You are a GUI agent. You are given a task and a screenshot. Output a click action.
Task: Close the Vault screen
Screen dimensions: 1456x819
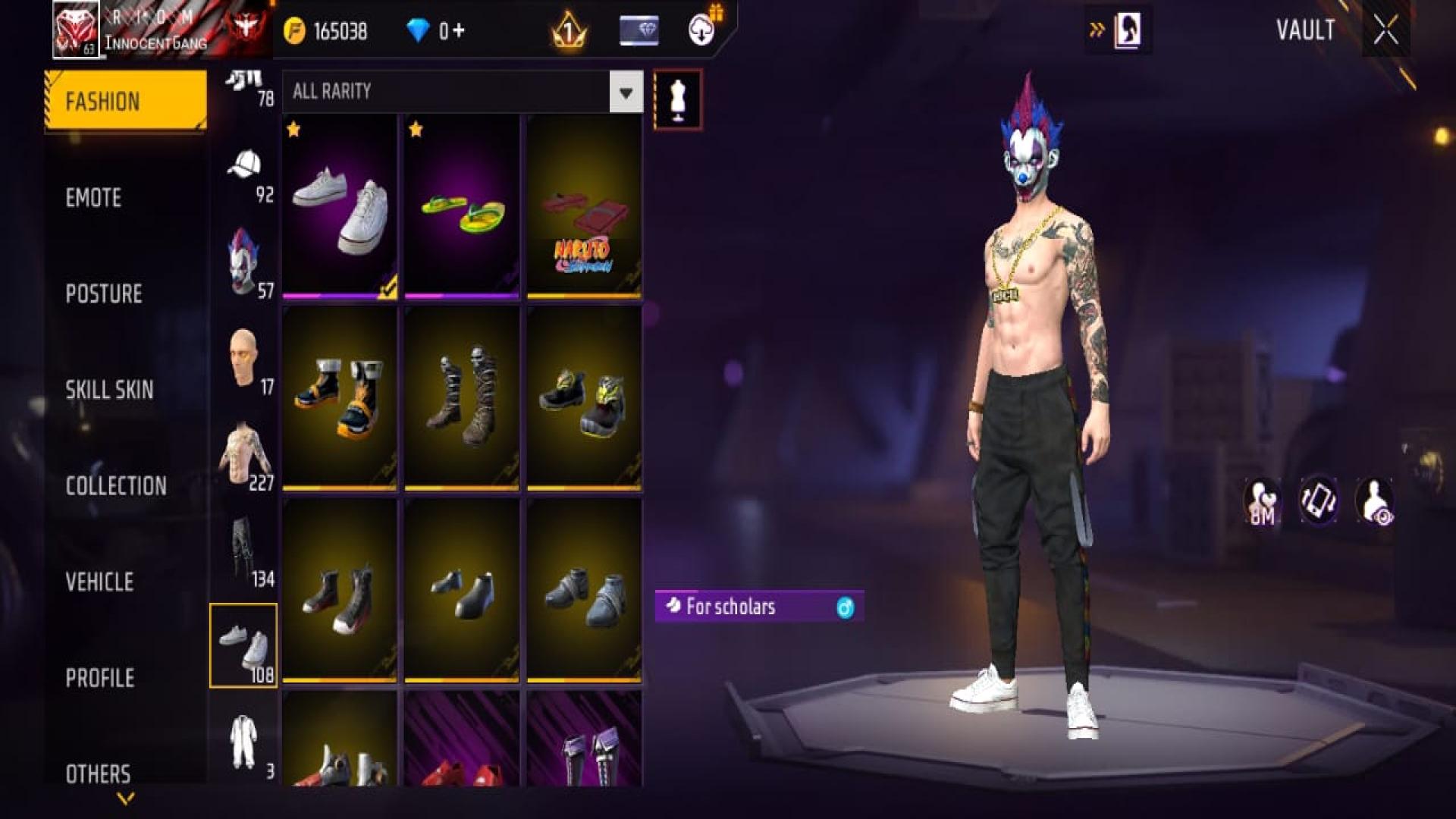[1385, 31]
